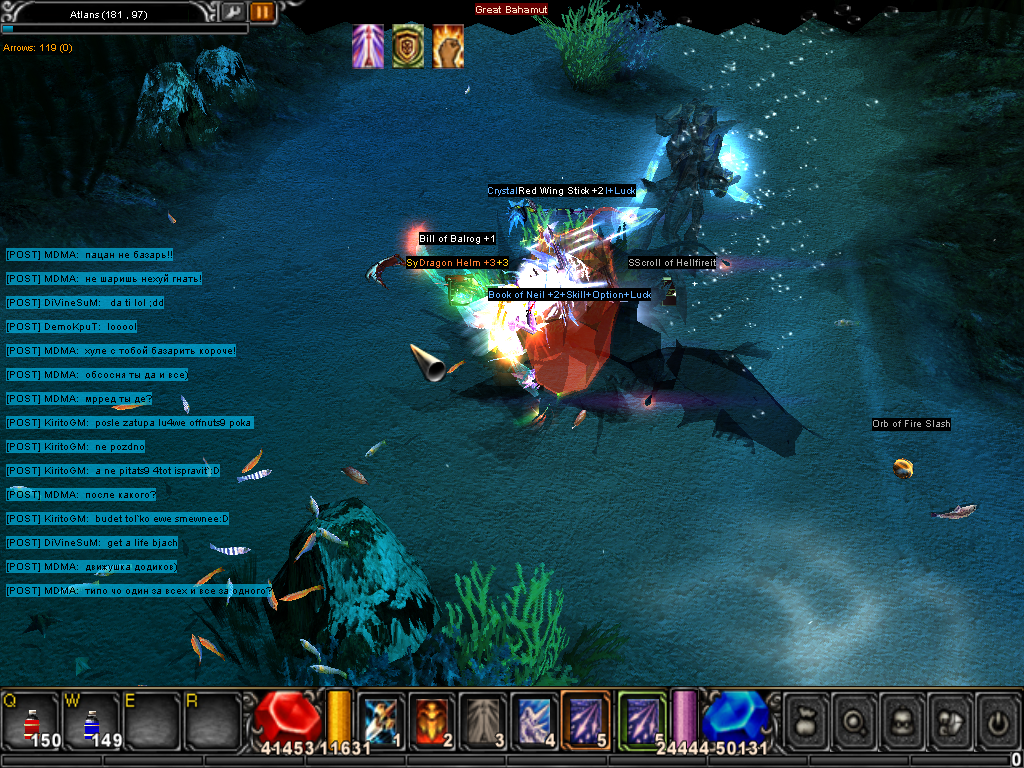Select the orange-framed purple arrows skill
Viewport: 1024px width, 768px height.
586,720
